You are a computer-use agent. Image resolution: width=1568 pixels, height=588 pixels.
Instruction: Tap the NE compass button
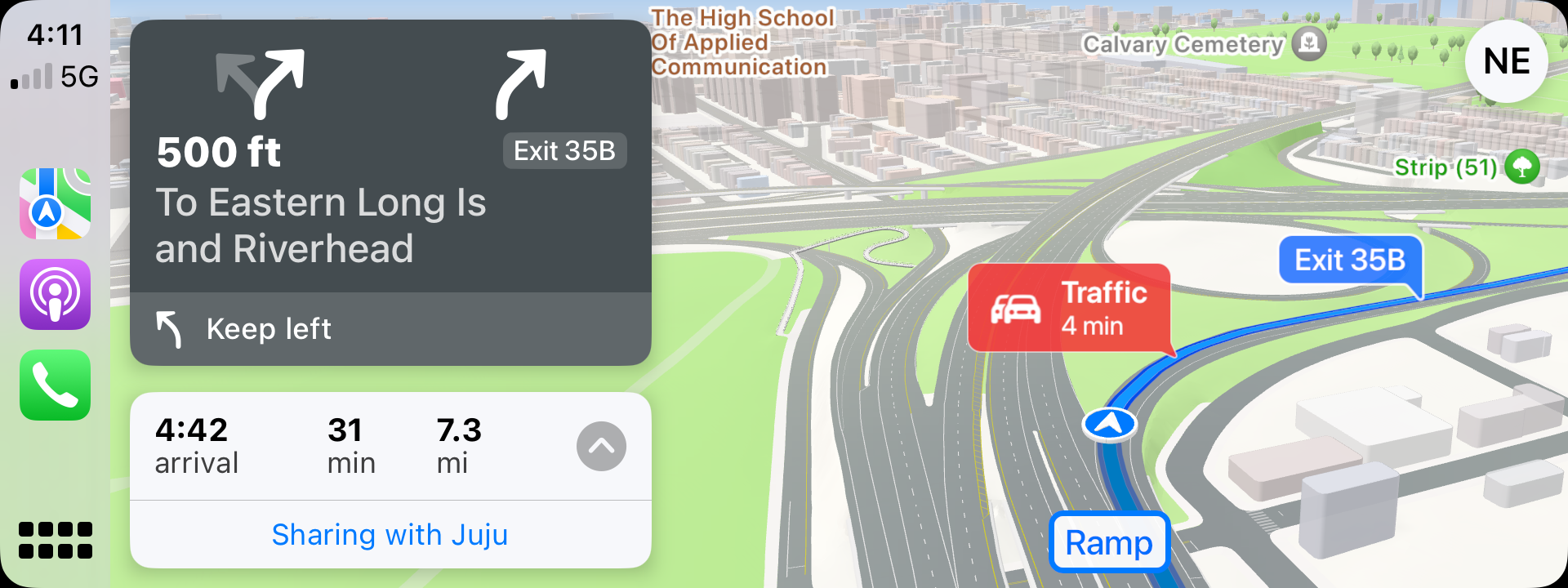1506,61
